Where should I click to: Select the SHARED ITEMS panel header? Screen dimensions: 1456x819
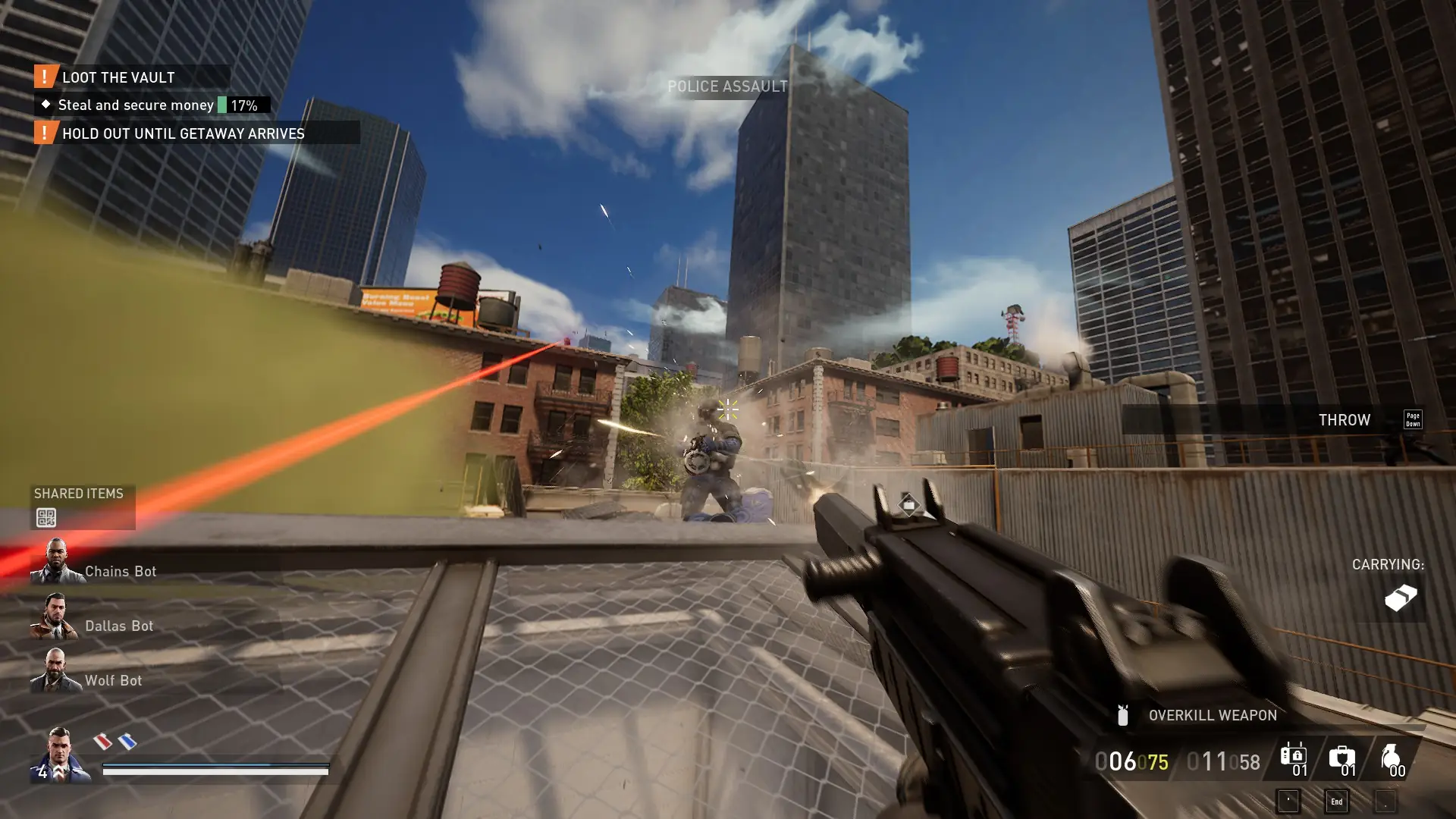coord(79,494)
